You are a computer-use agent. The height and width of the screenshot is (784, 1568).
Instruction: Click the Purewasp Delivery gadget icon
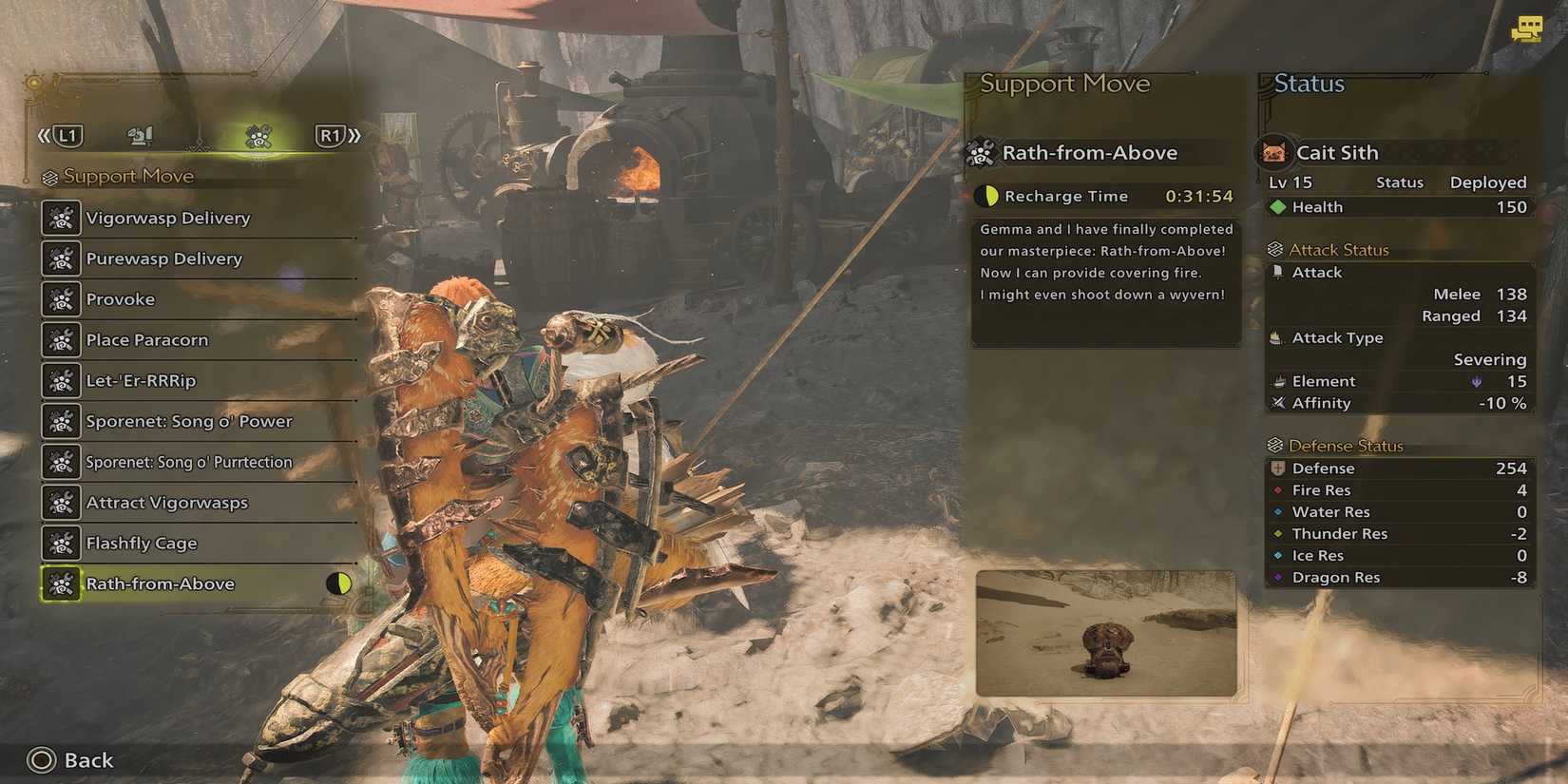60,258
